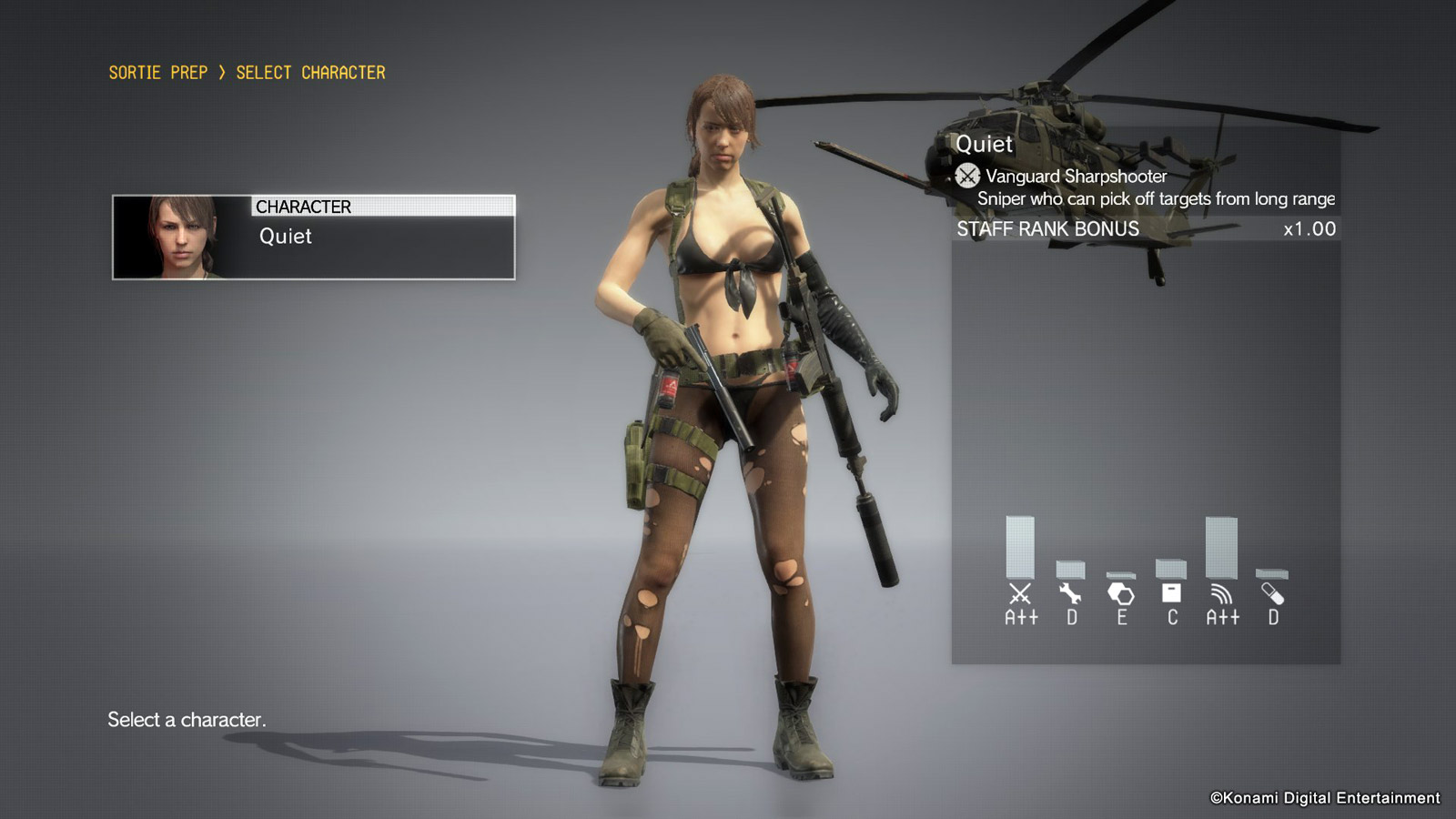Toggle the E rank Base Development indicator
This screenshot has width=1456, height=819.
tap(1122, 616)
